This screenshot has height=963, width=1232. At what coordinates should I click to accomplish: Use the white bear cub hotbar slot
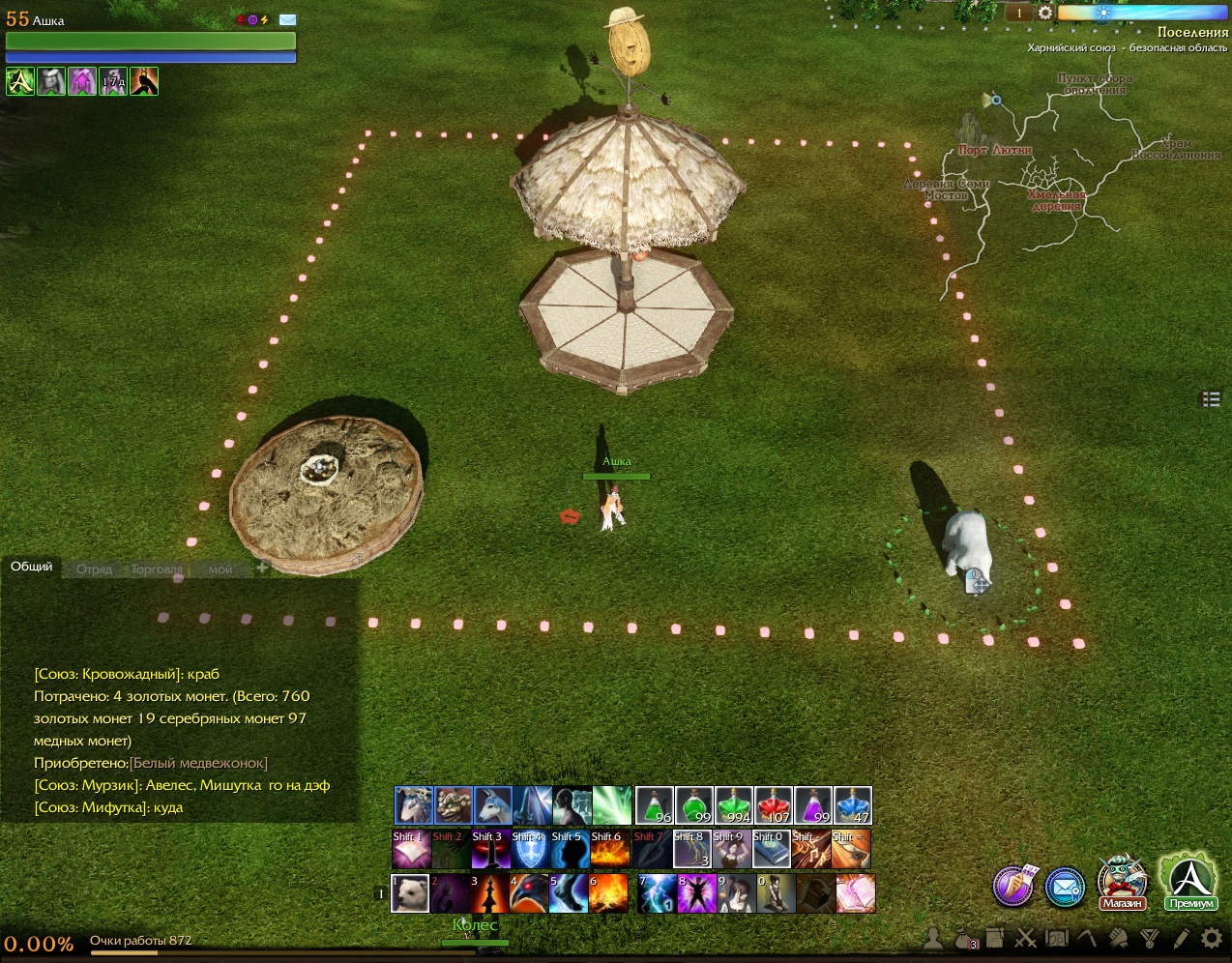click(410, 893)
